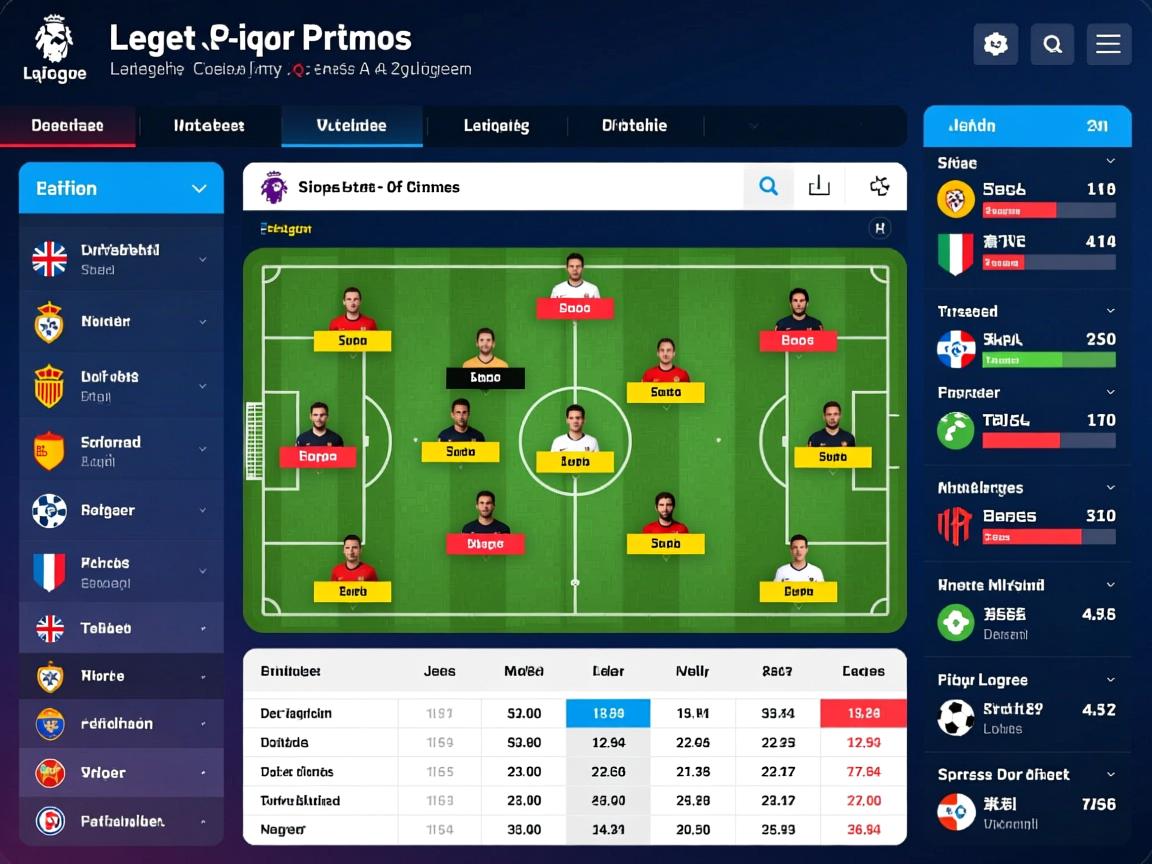Open settings gear button in header
1152x864 pixels.
(995, 44)
